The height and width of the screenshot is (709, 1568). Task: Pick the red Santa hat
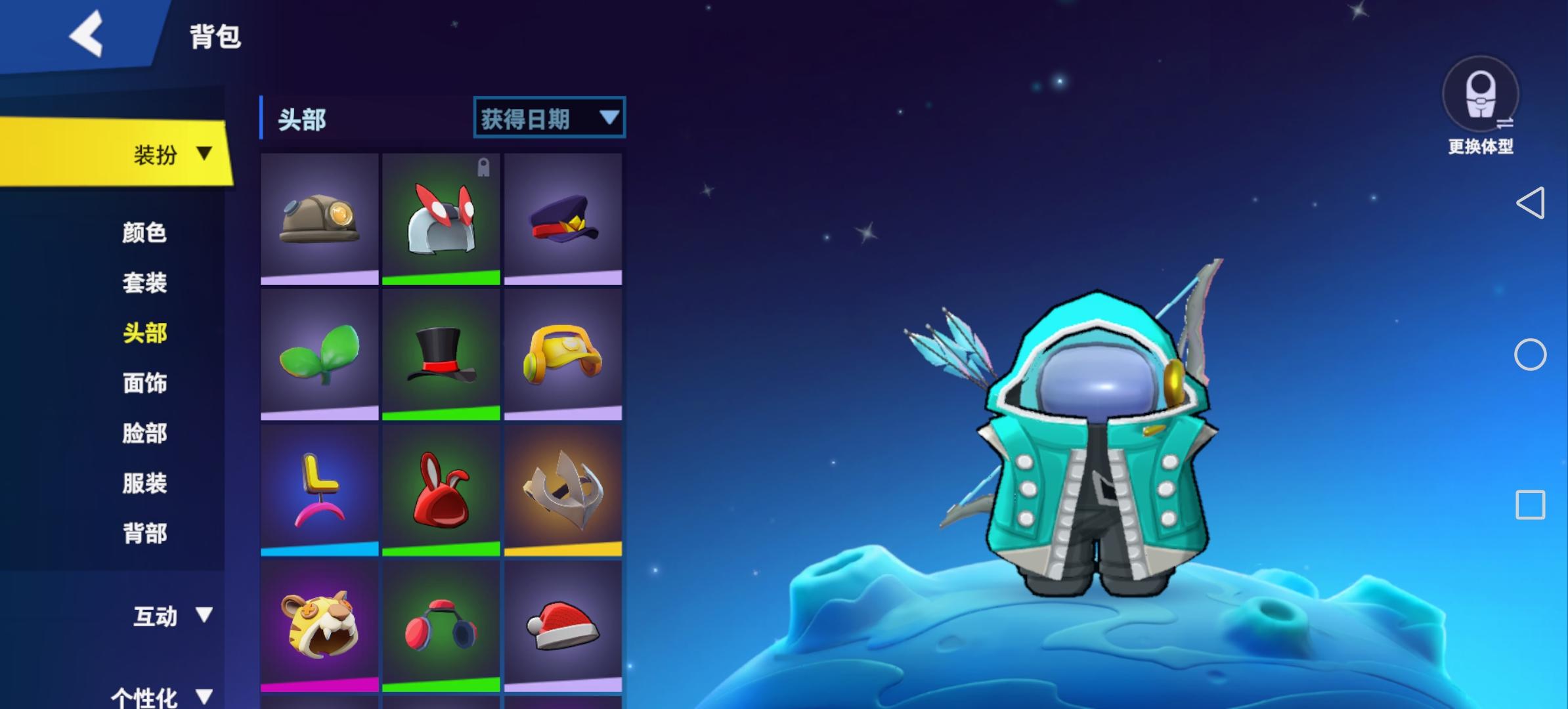point(563,627)
